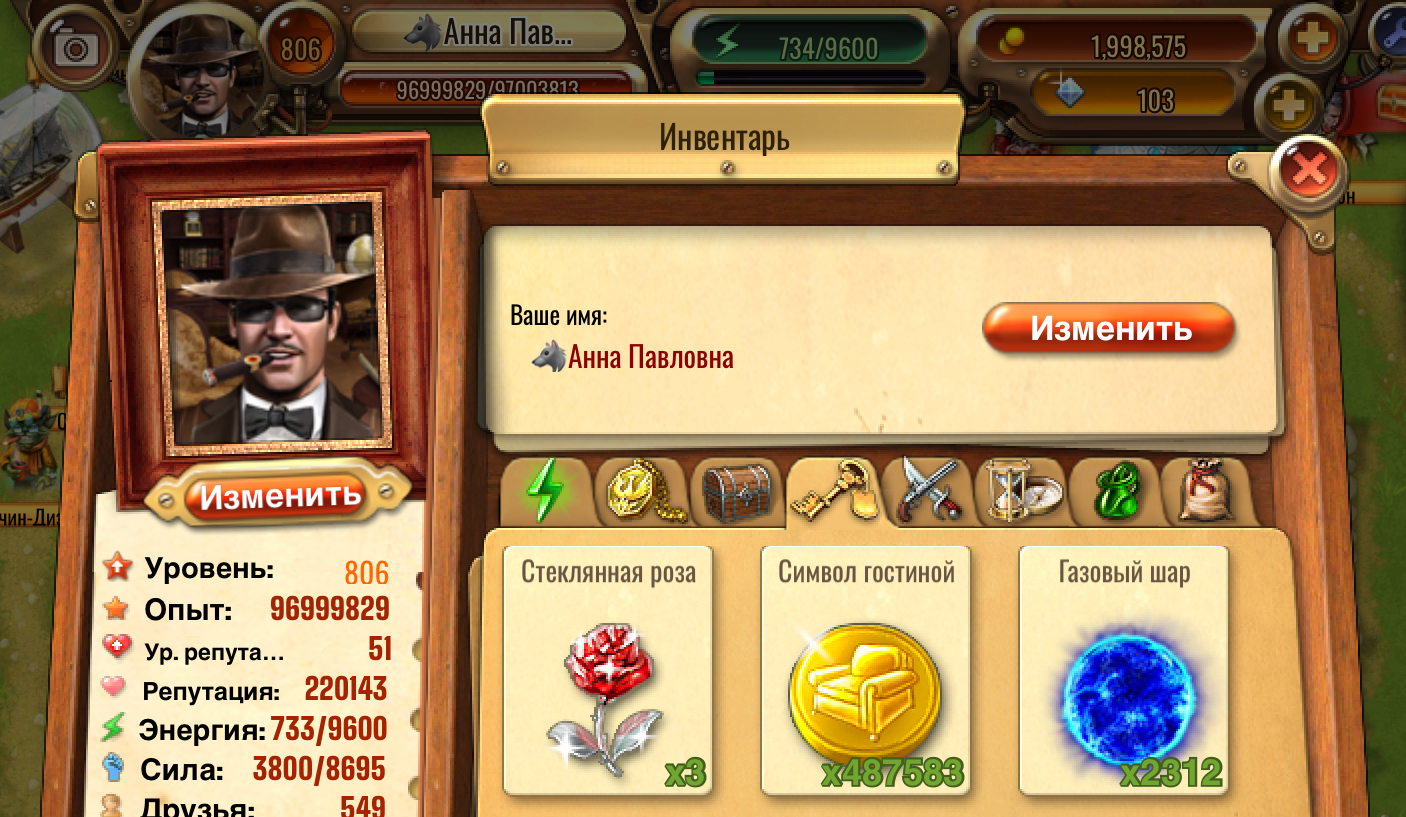Switch to the crossed sword and pistol tab
1406x817 pixels.
click(928, 492)
